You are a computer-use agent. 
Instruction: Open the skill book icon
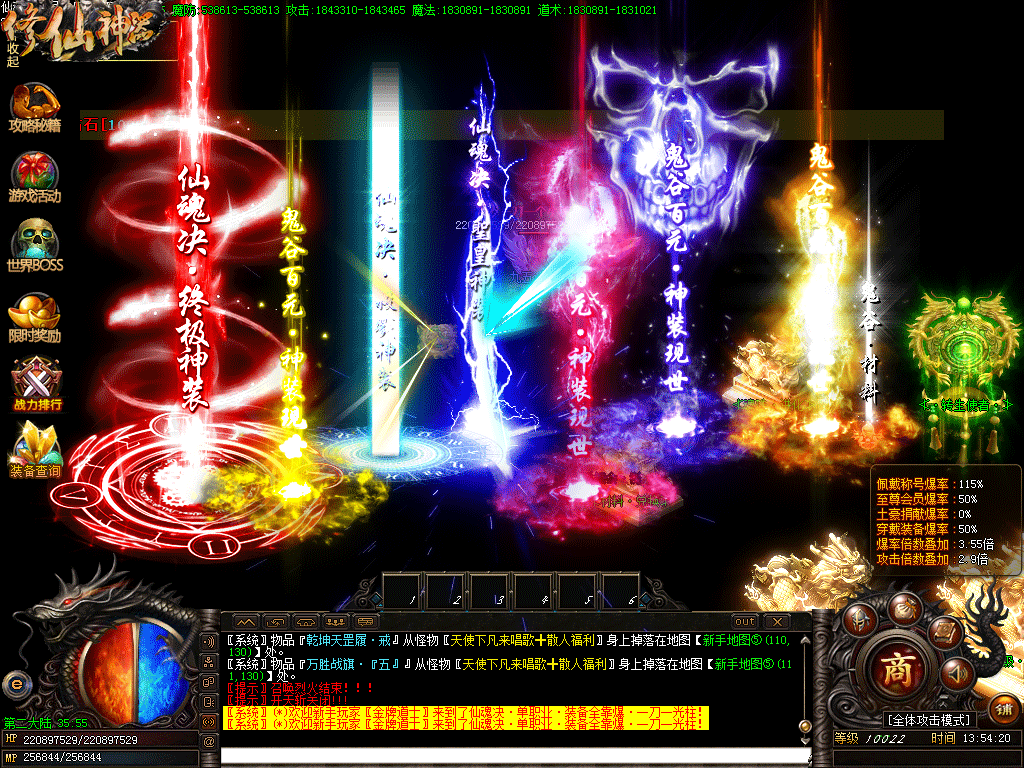(x=944, y=631)
